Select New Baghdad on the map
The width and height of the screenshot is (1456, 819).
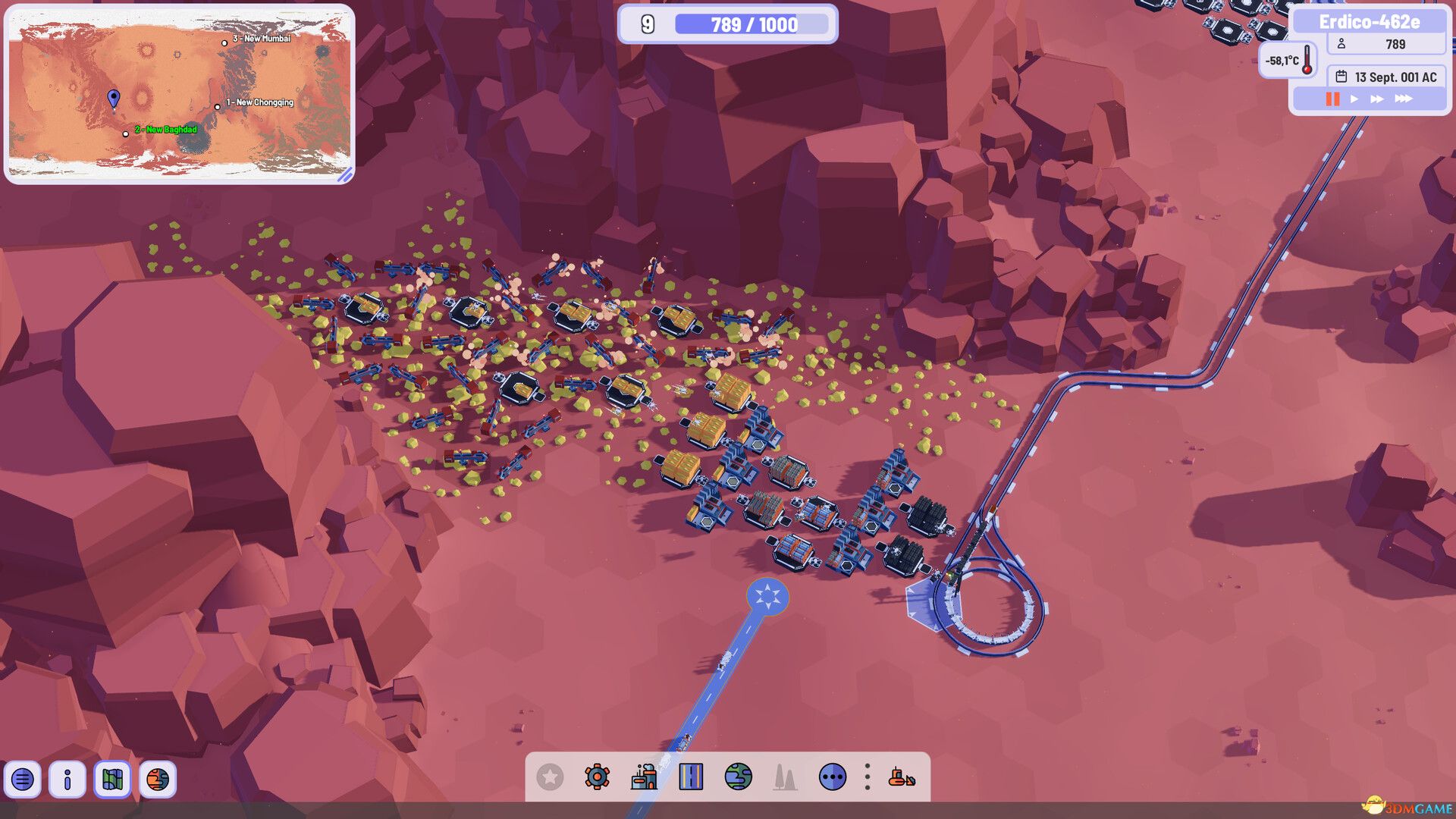point(126,134)
